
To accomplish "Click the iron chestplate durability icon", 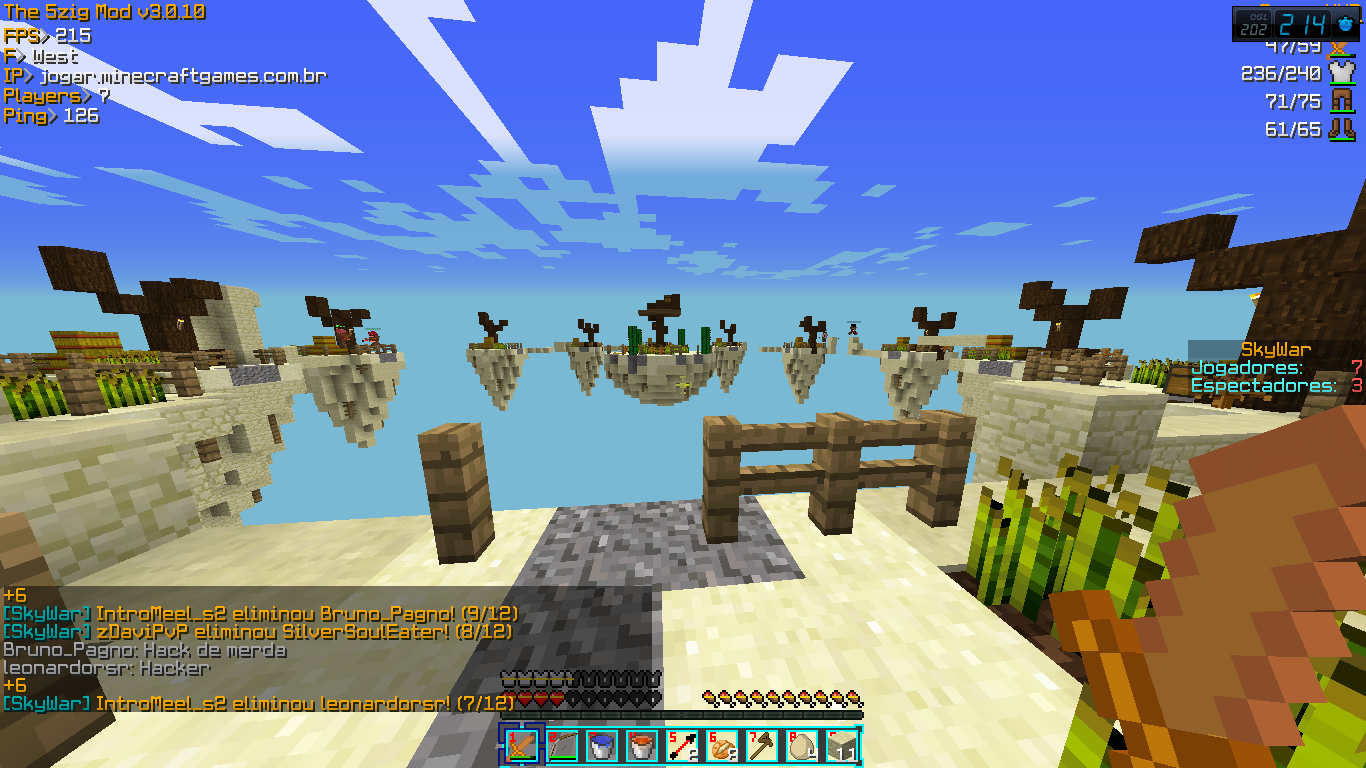I will pyautogui.click(x=1340, y=73).
